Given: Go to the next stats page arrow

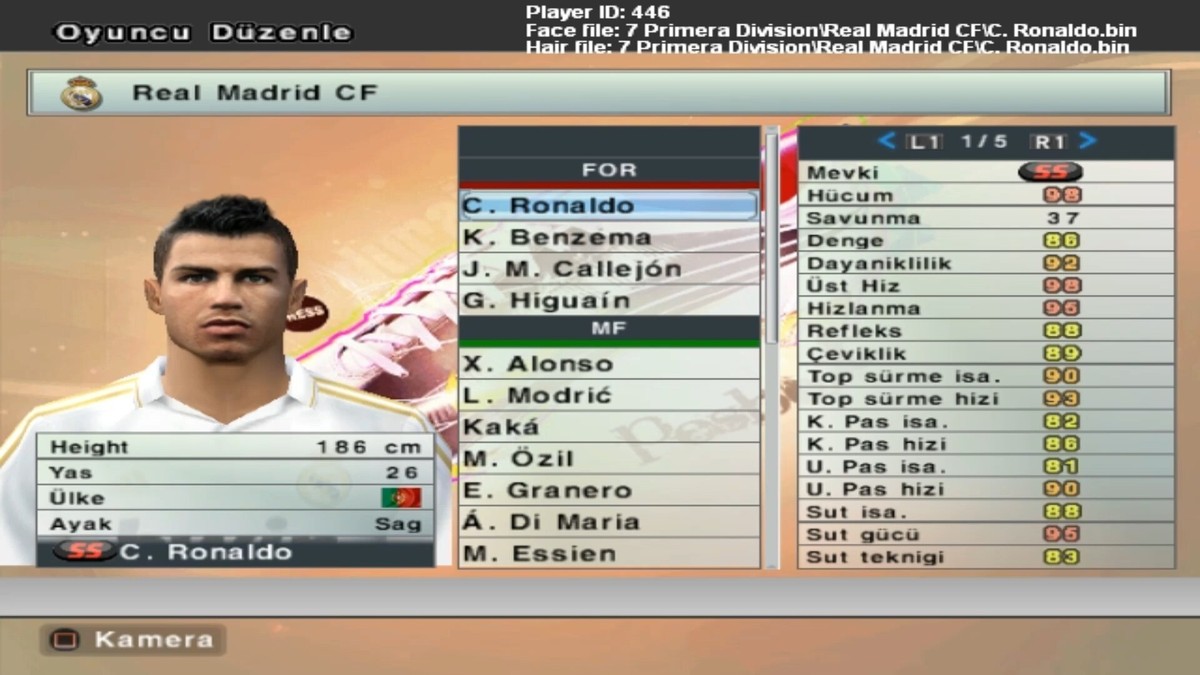Looking at the screenshot, I should [x=1088, y=142].
